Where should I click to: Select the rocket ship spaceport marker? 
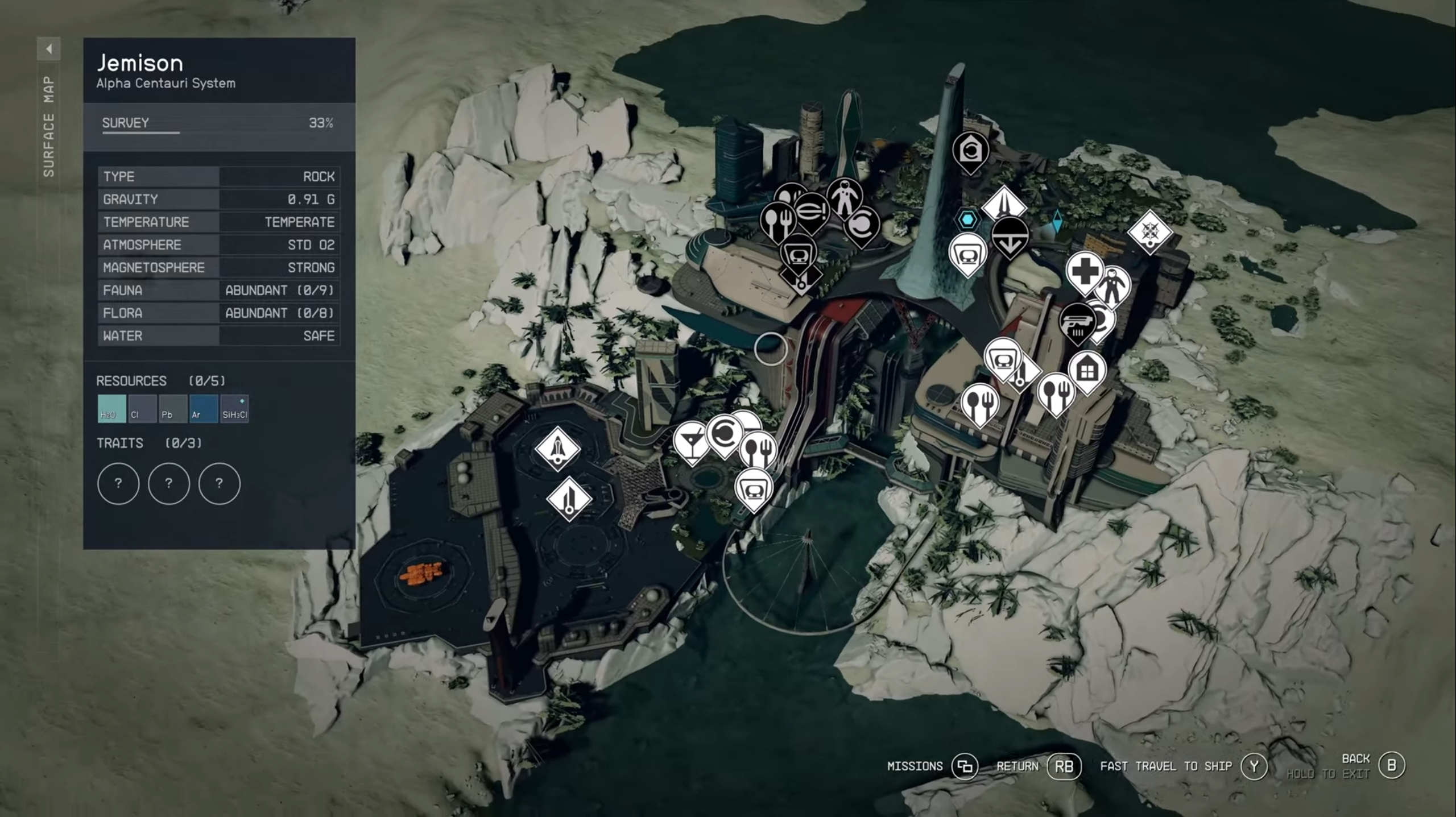point(557,448)
